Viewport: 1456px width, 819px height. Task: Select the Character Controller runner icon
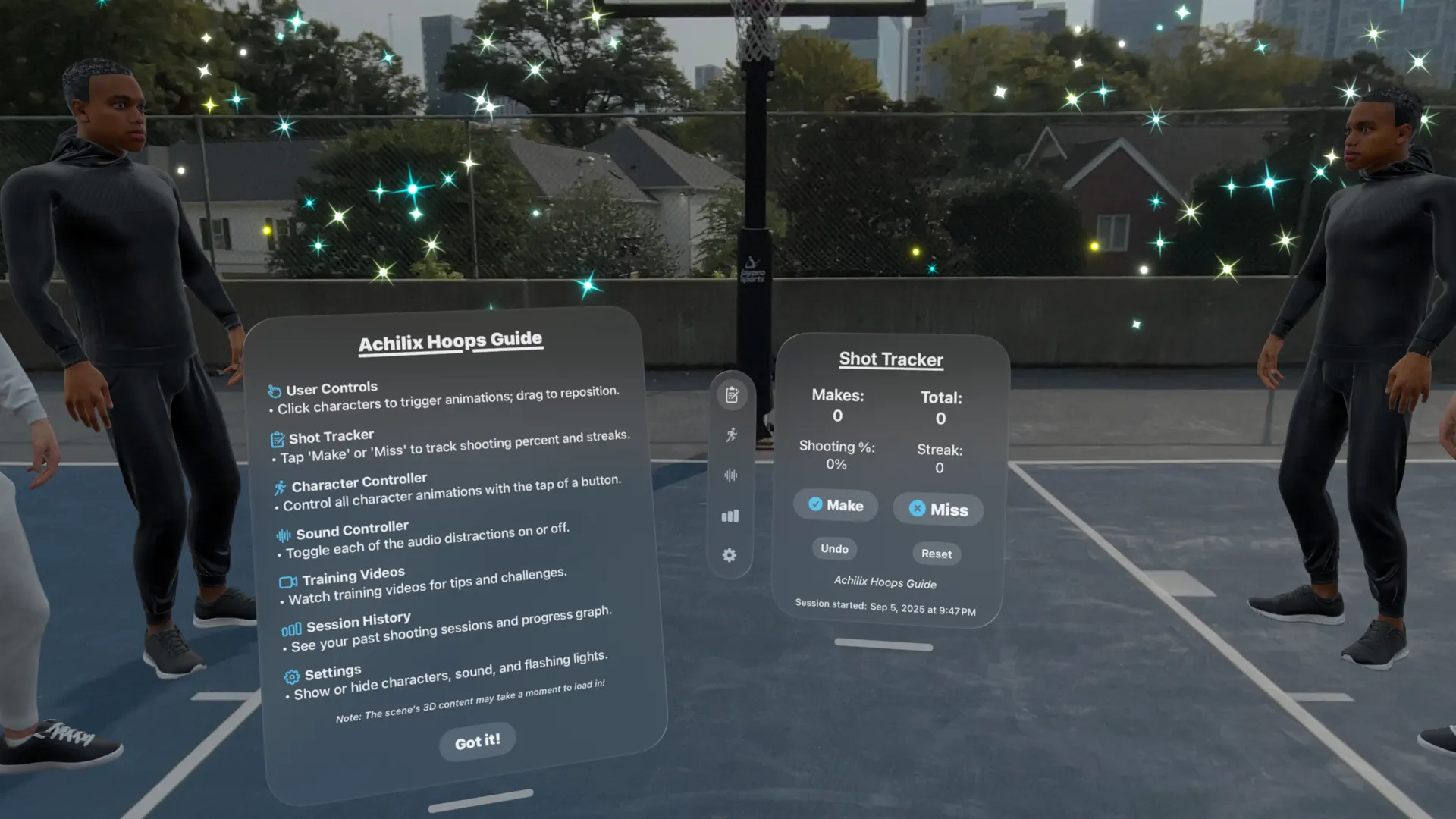[730, 434]
